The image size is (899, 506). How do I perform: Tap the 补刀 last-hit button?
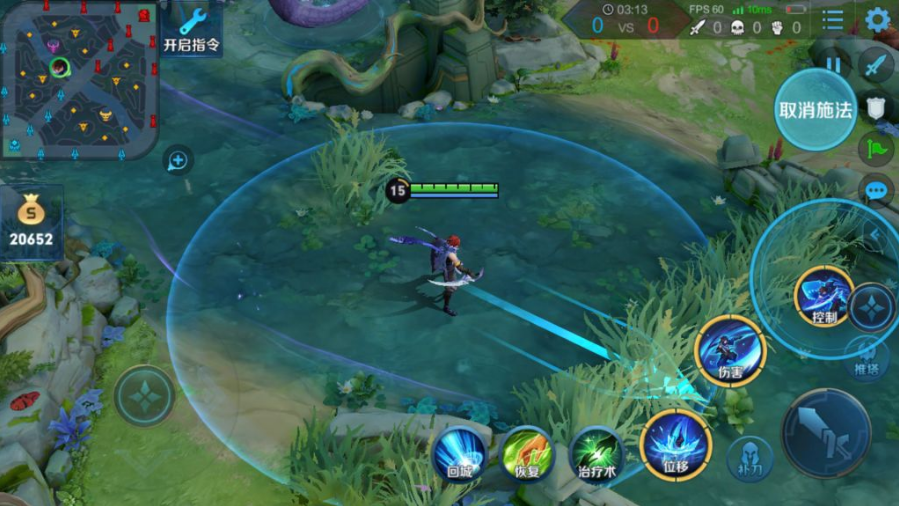(750, 458)
